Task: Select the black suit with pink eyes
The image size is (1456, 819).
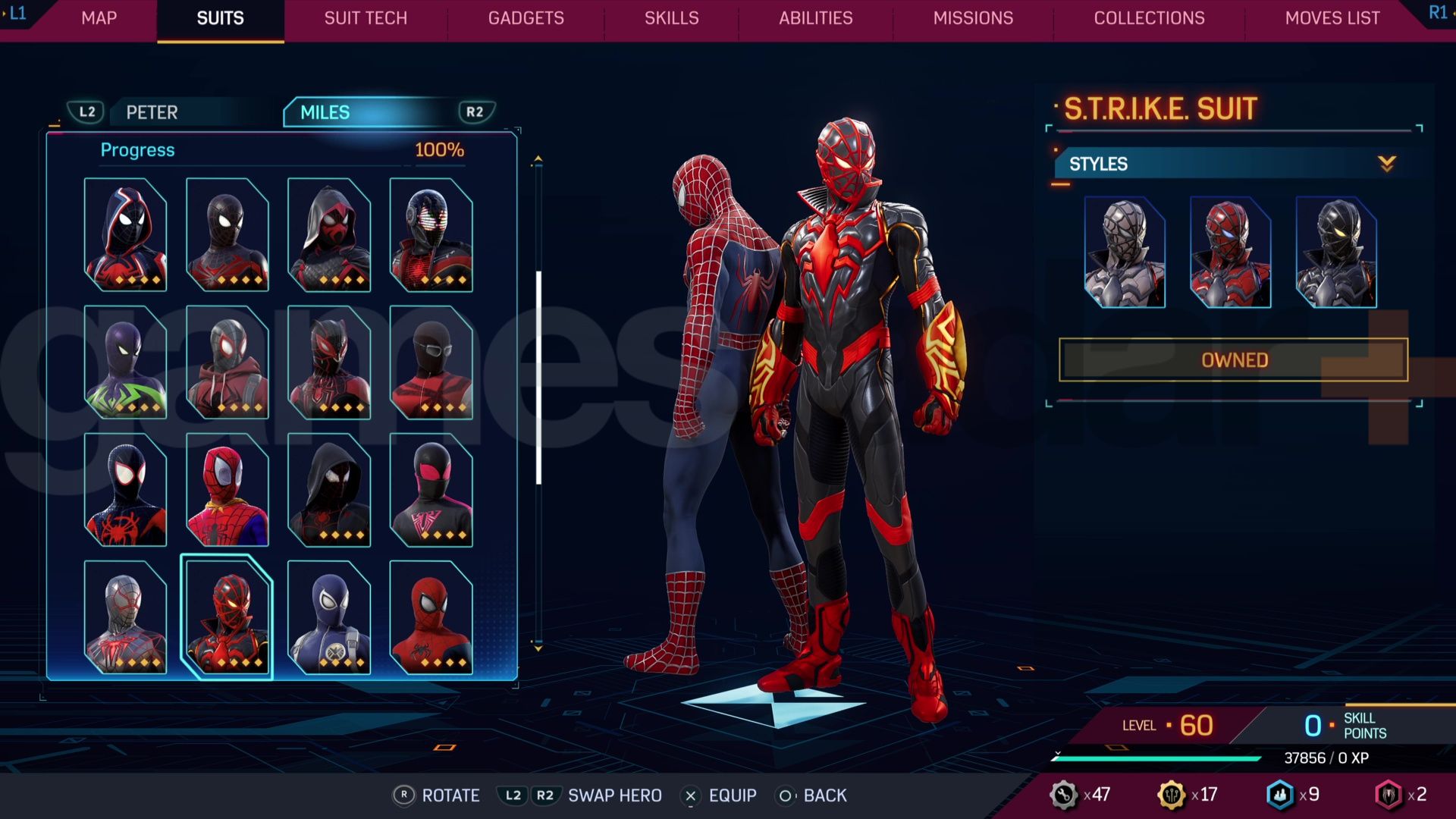Action: tap(431, 490)
